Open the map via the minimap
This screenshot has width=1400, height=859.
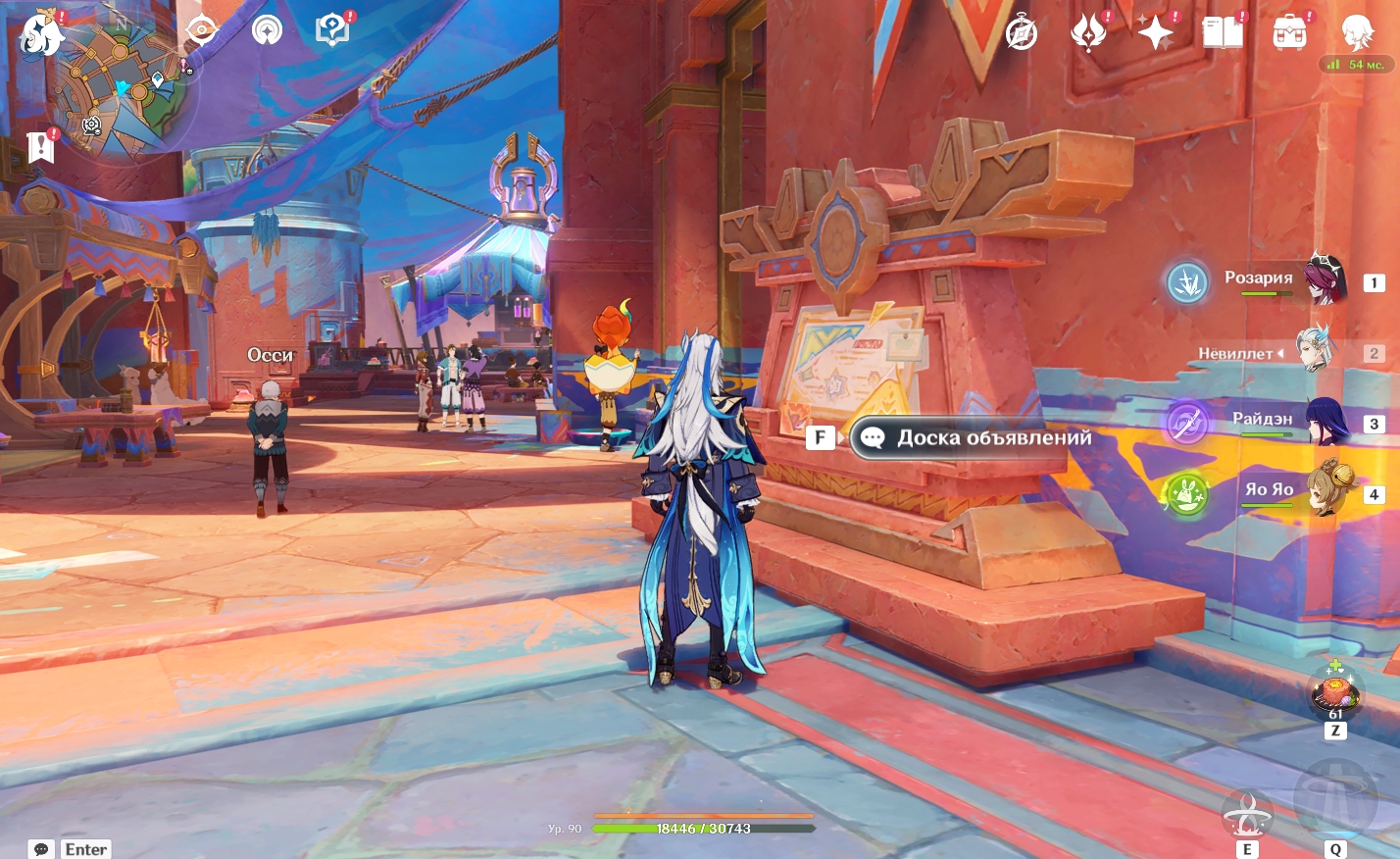pos(127,88)
